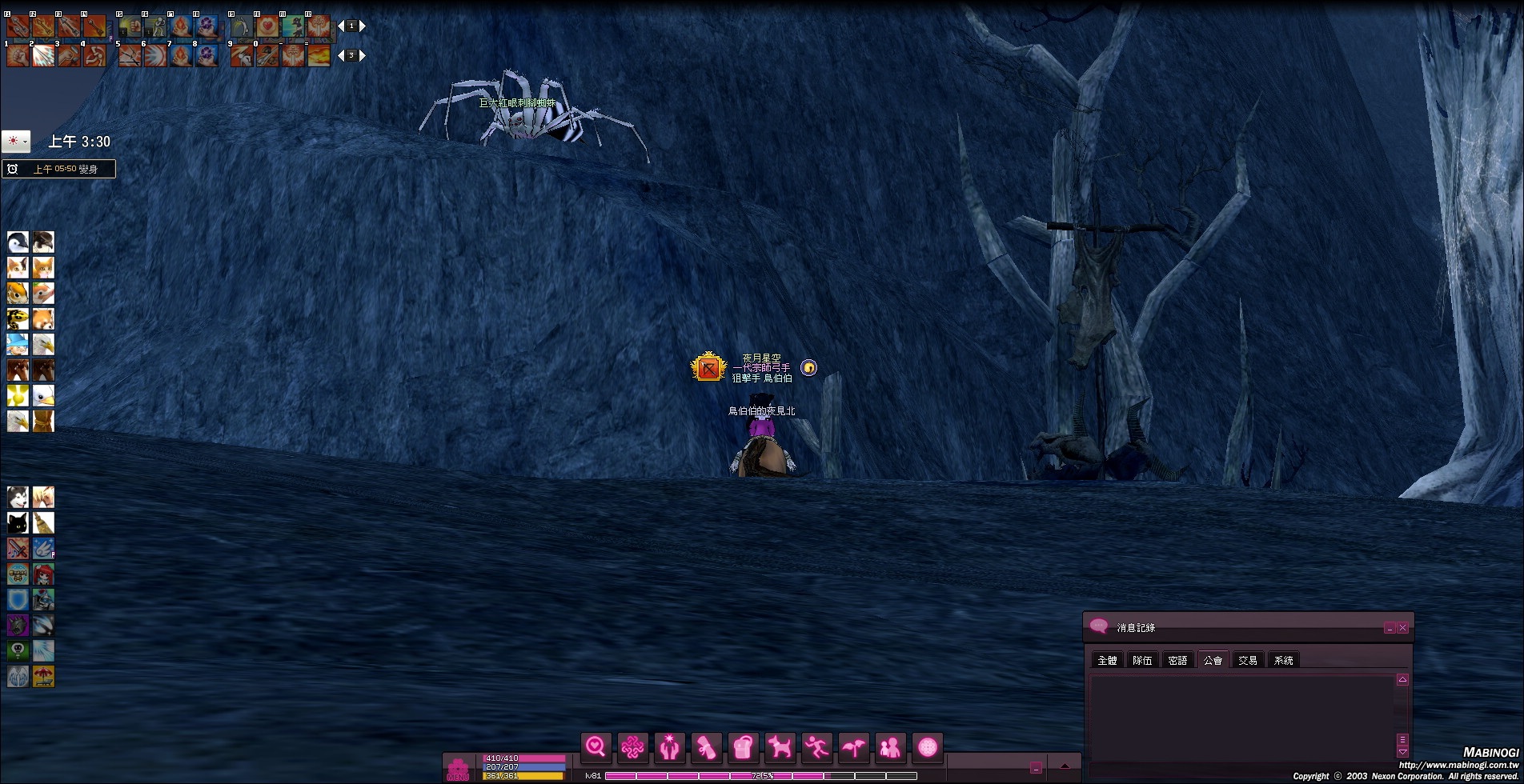Open the backpack inventory icon
The image size is (1524, 784).
pos(743,747)
